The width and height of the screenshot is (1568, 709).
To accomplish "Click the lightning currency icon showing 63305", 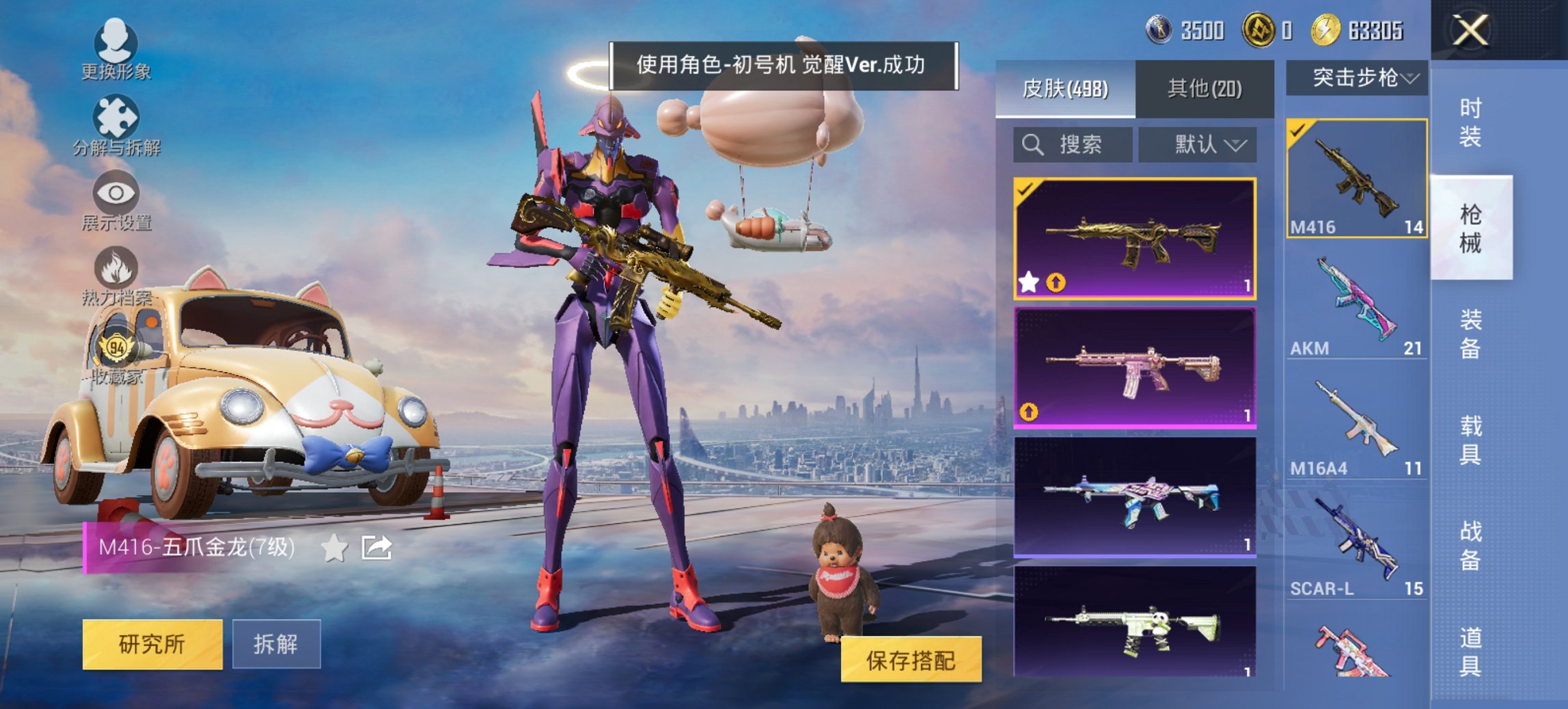I will (x=1330, y=29).
